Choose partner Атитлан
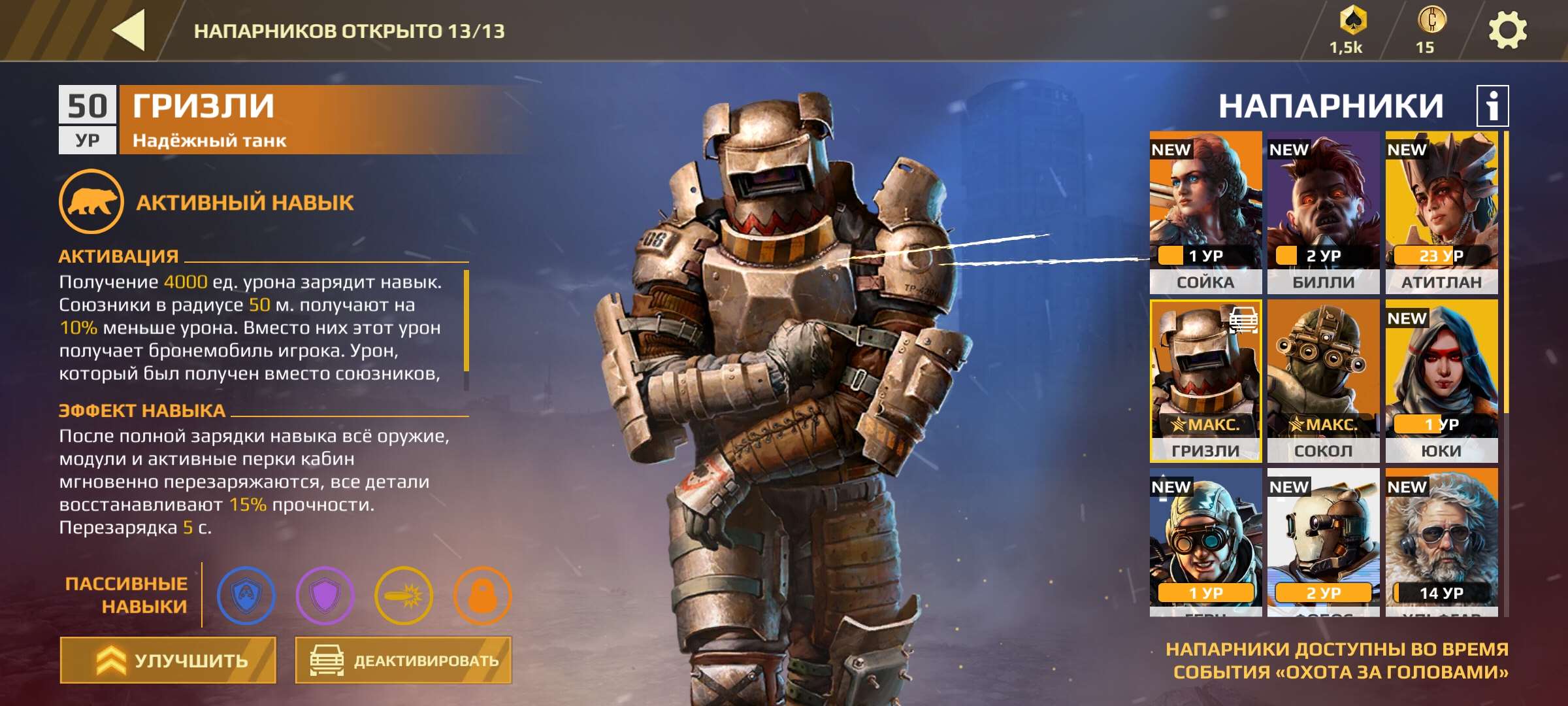This screenshot has height=706, width=1568. click(1441, 212)
